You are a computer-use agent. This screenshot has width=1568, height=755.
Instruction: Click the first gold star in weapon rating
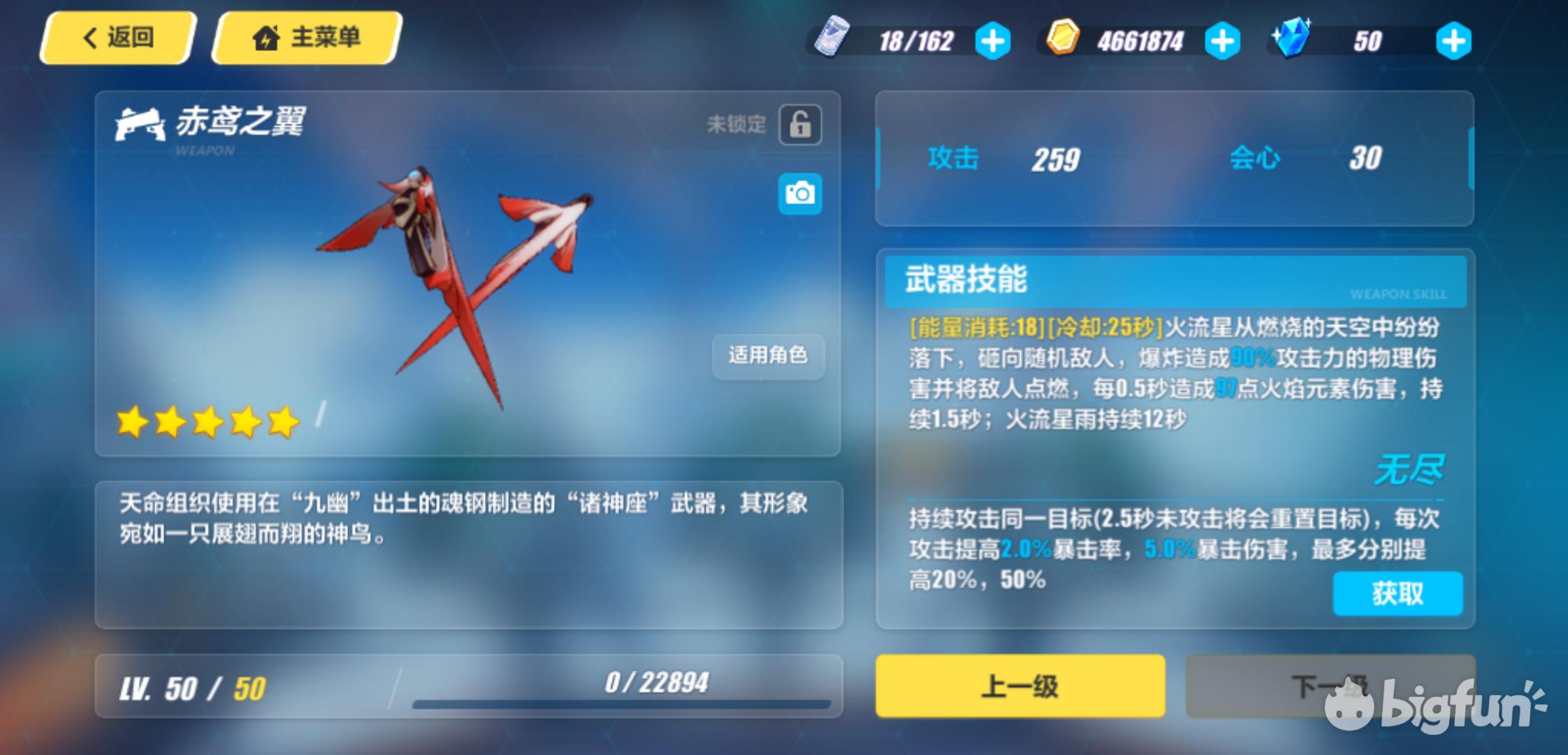(x=133, y=420)
